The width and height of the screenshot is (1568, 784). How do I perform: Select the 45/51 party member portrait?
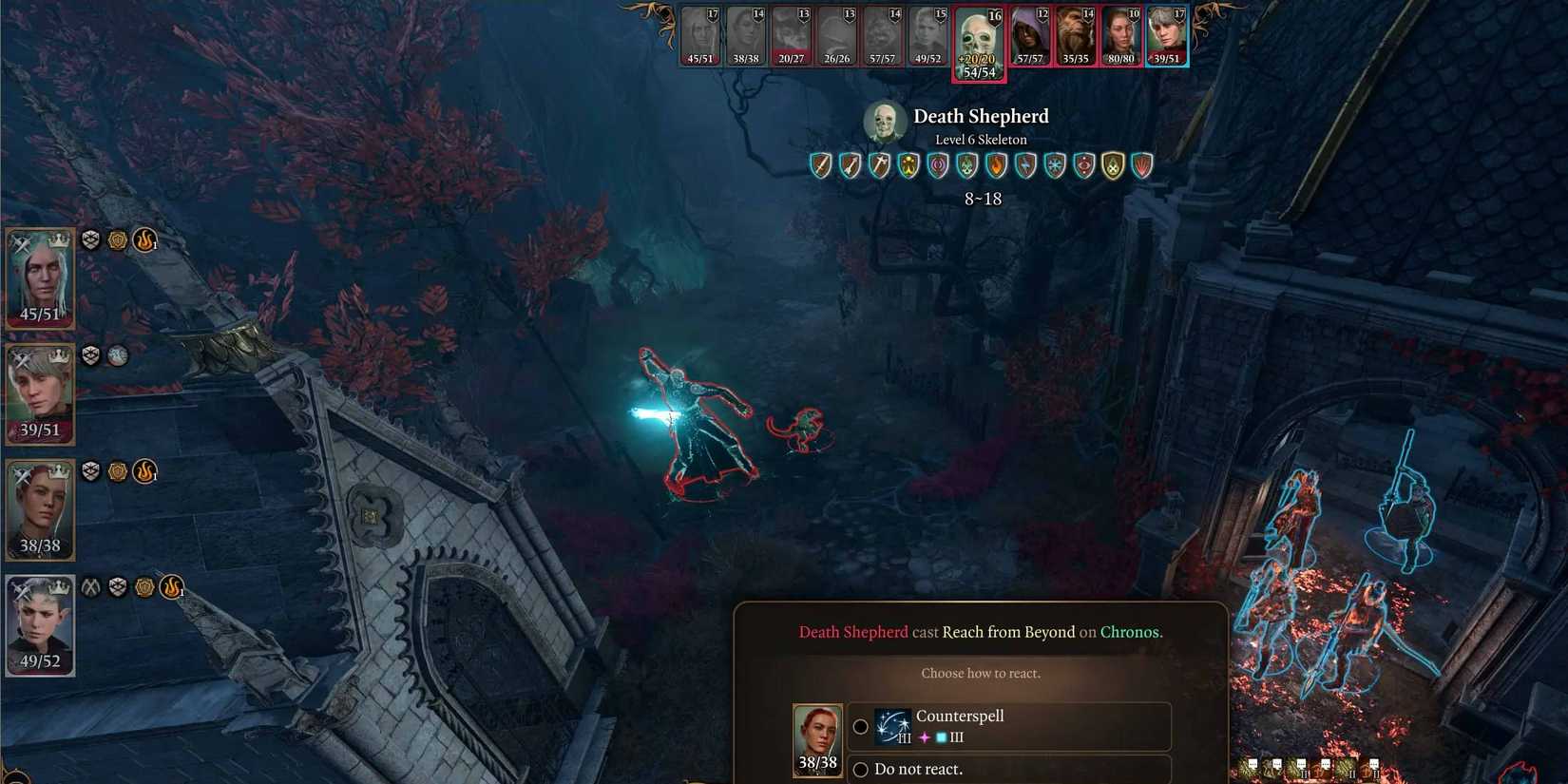coord(39,276)
